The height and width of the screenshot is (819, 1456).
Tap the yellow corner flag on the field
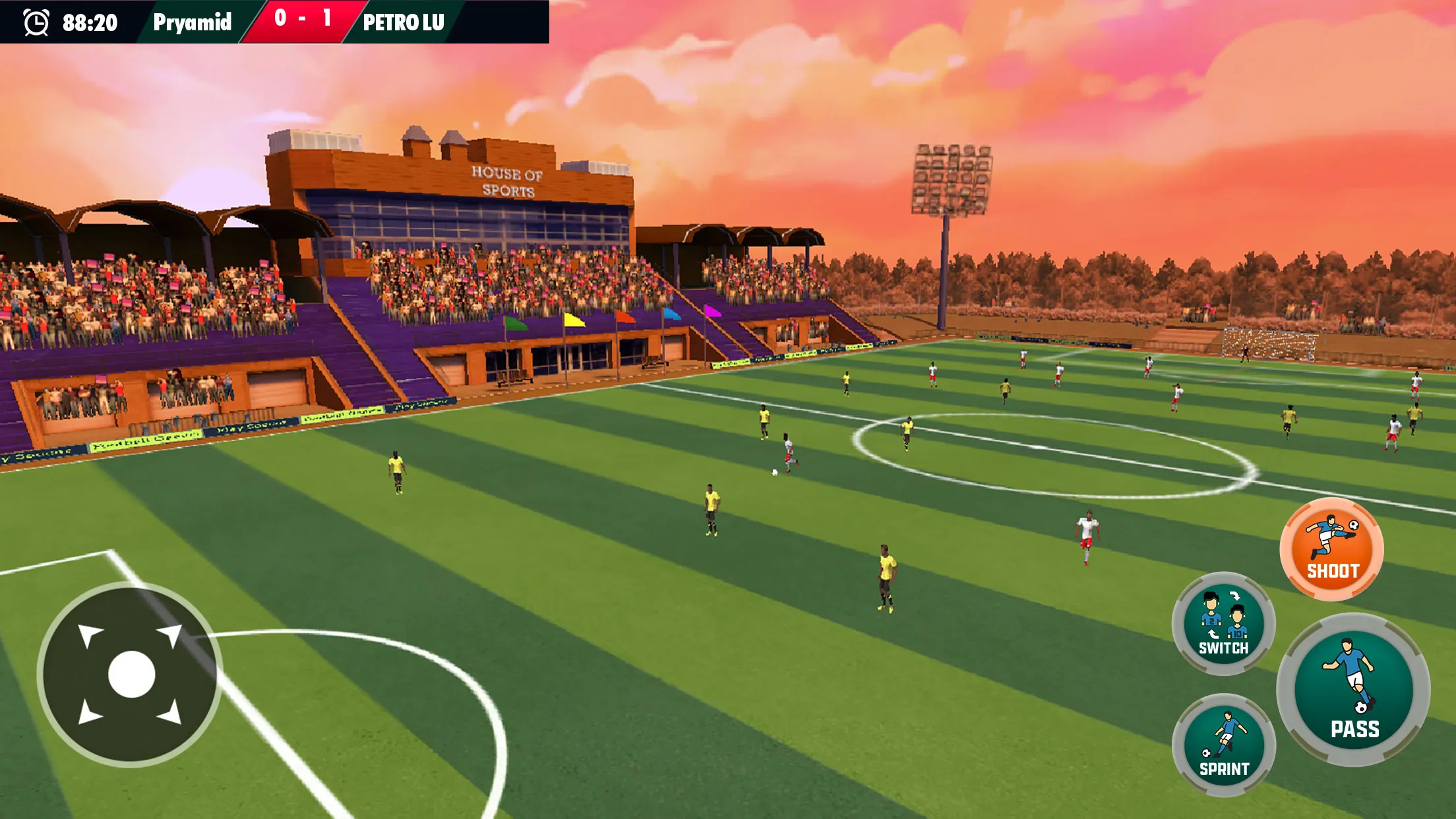573,320
